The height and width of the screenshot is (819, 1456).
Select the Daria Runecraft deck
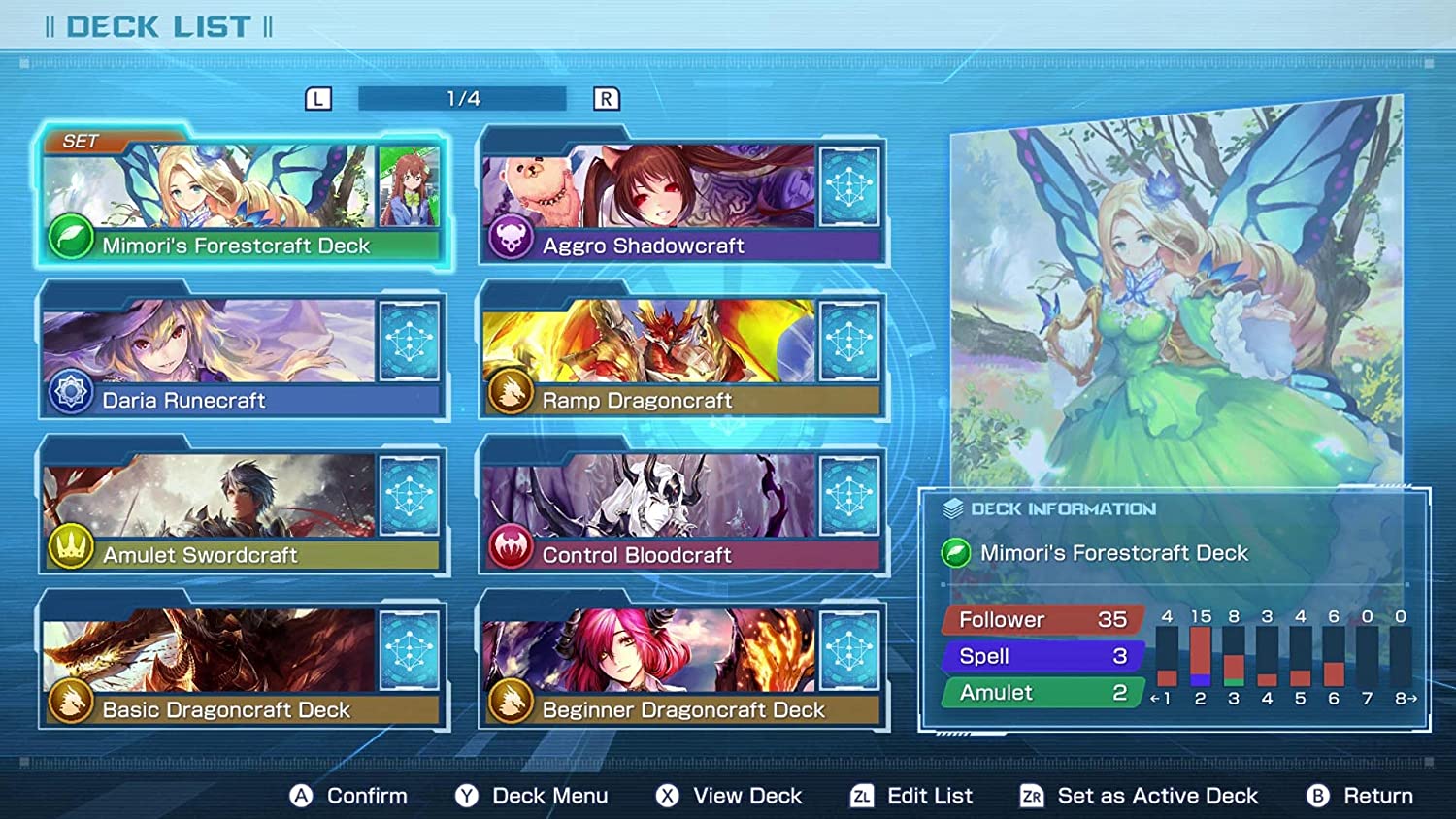[x=242, y=355]
